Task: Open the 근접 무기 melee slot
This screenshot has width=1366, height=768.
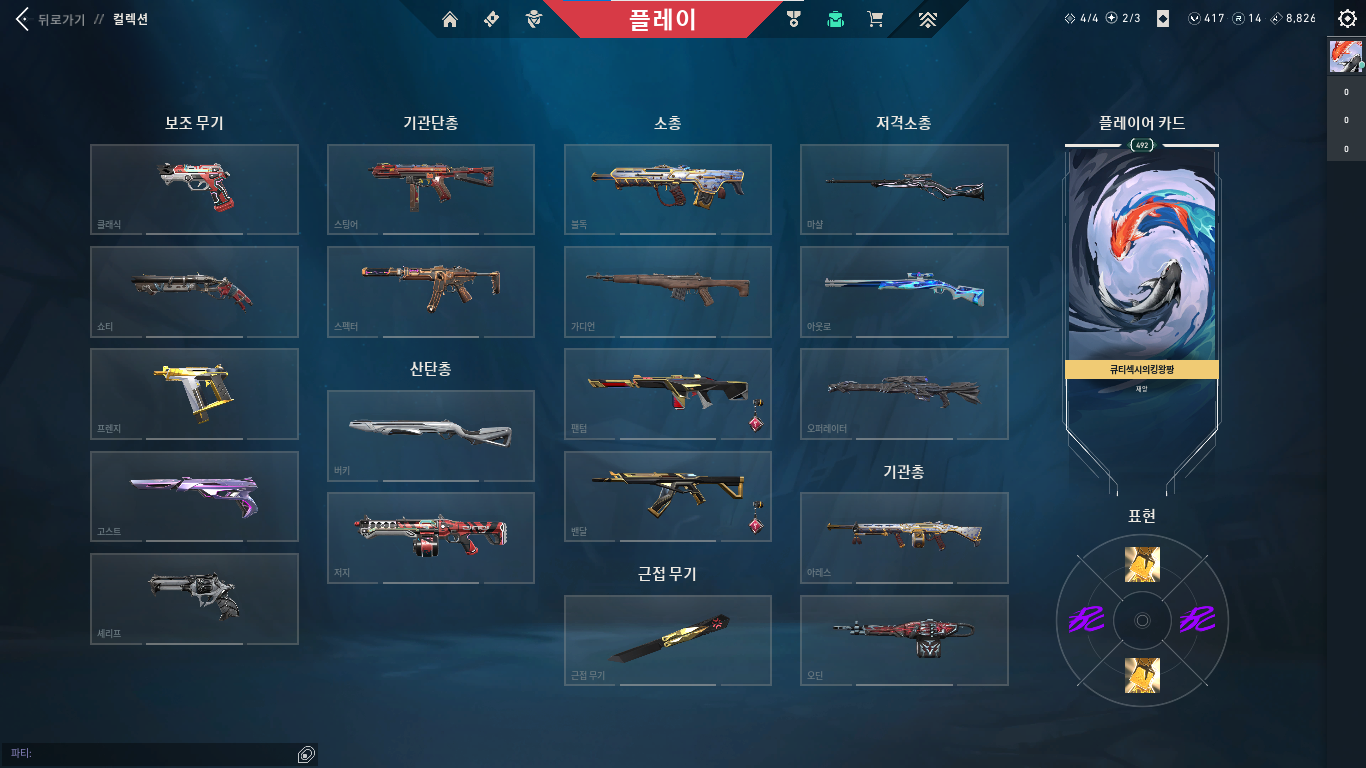Action: coord(667,640)
